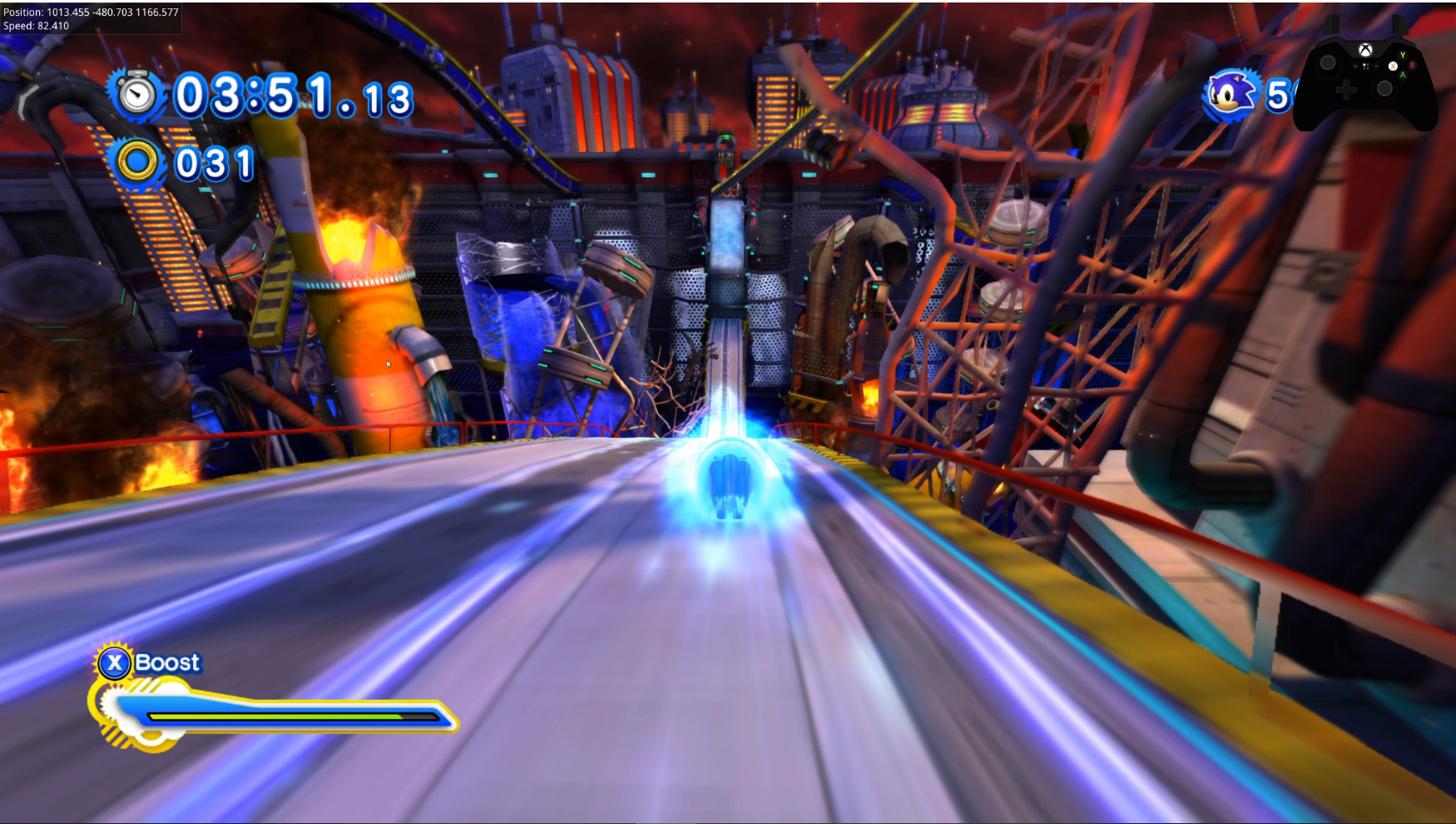Select the ring count reading 031
Image resolution: width=1456 pixels, height=824 pixels.
coord(212,165)
